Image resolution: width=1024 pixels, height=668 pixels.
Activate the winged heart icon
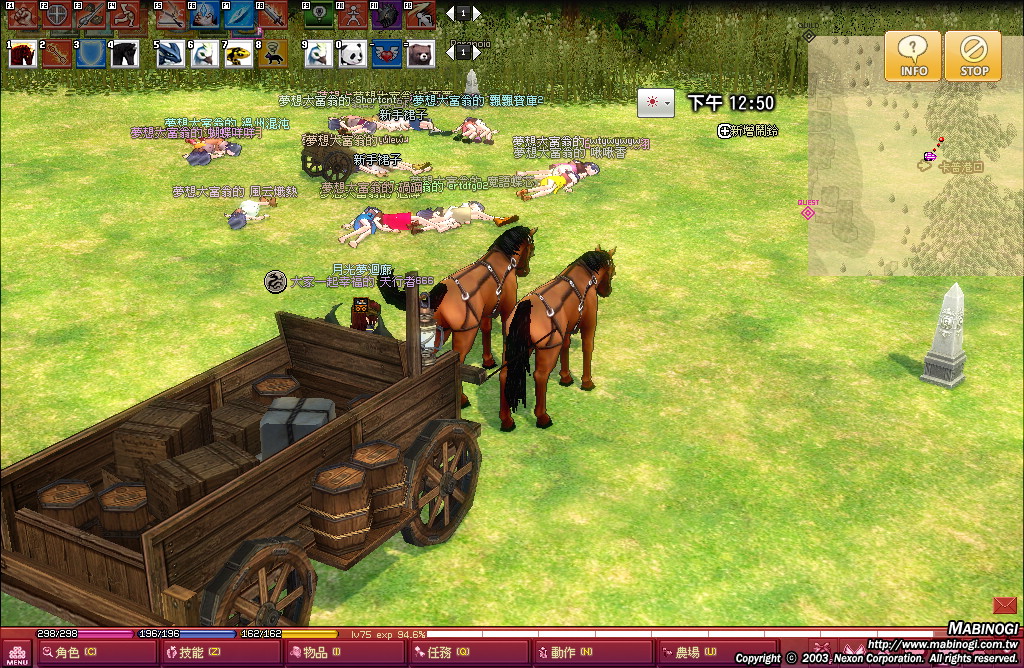(x=386, y=54)
